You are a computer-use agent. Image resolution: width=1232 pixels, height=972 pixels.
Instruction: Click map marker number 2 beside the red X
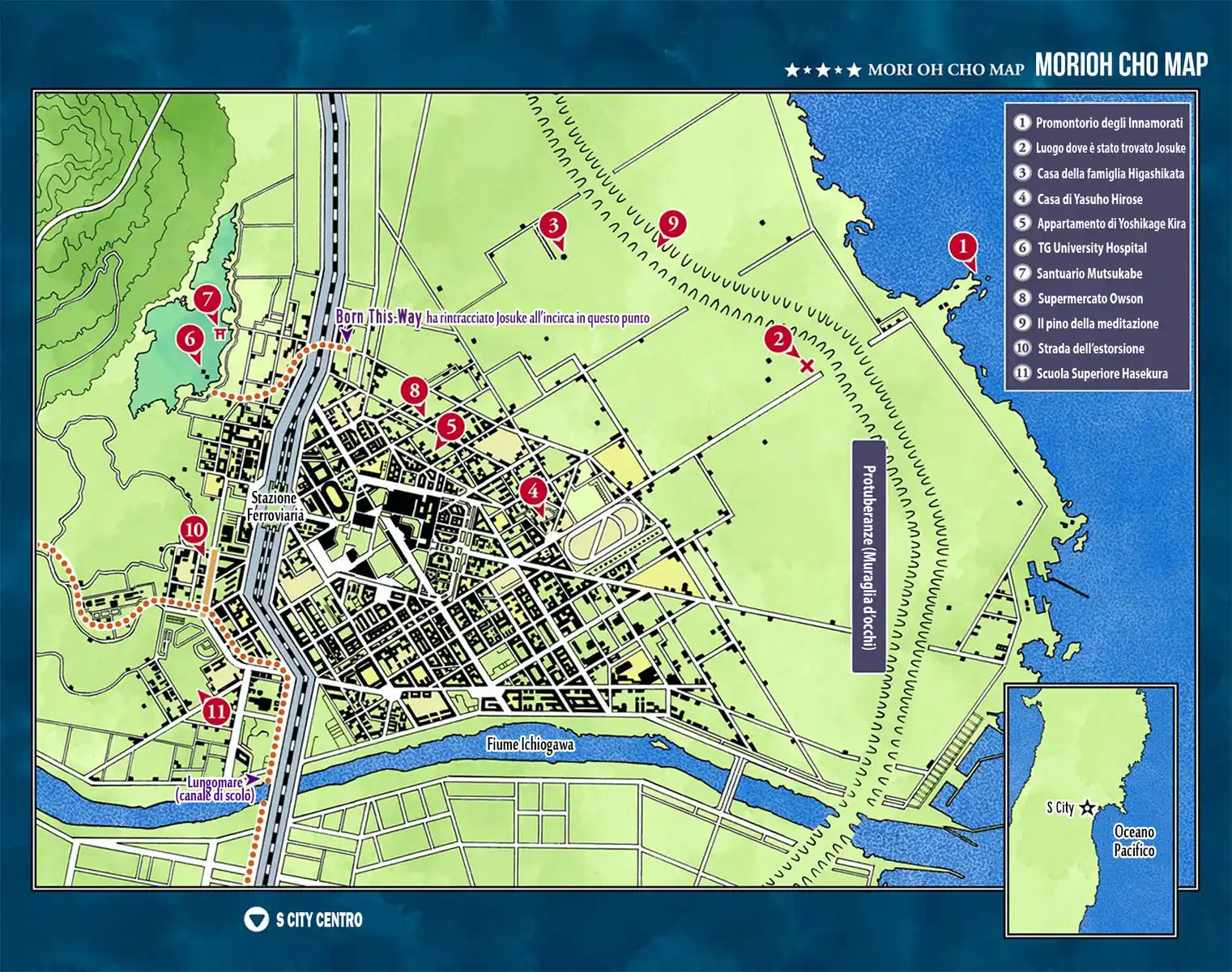point(778,339)
